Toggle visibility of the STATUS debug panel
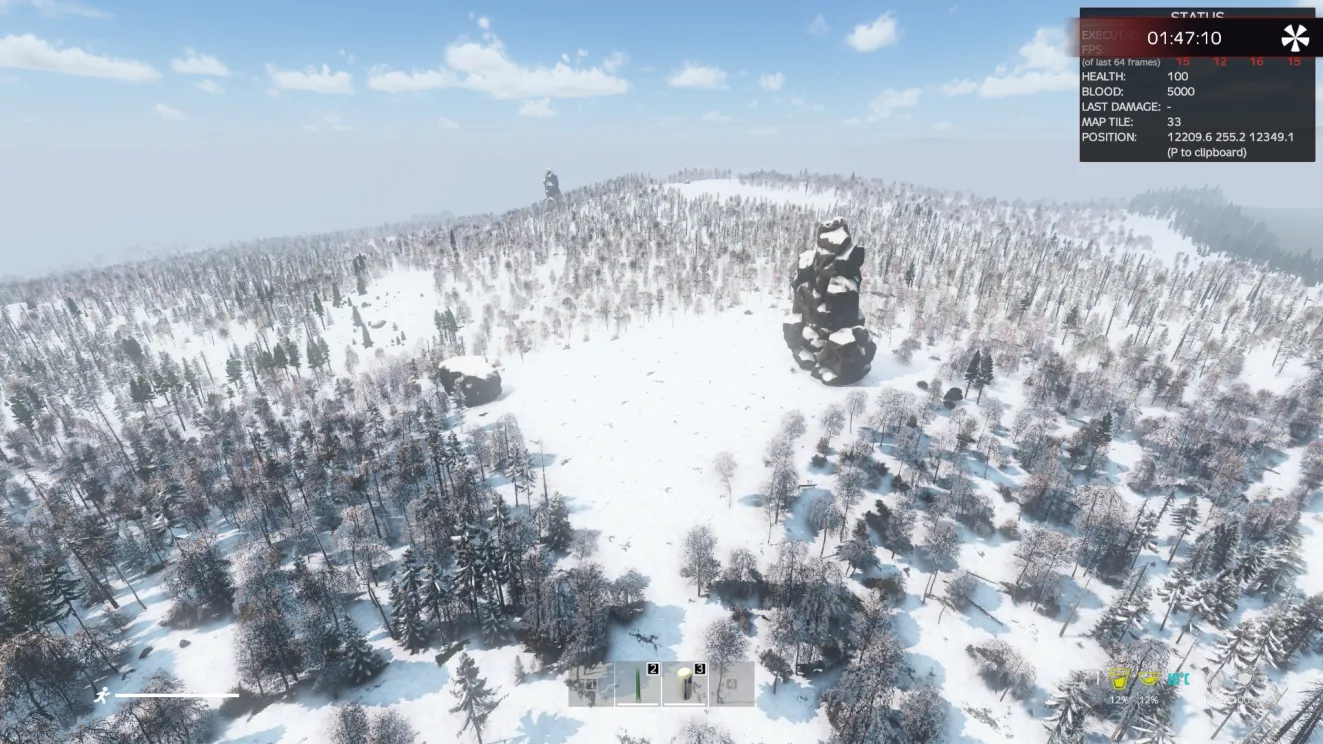The height and width of the screenshot is (744, 1323). pyautogui.click(x=1198, y=13)
